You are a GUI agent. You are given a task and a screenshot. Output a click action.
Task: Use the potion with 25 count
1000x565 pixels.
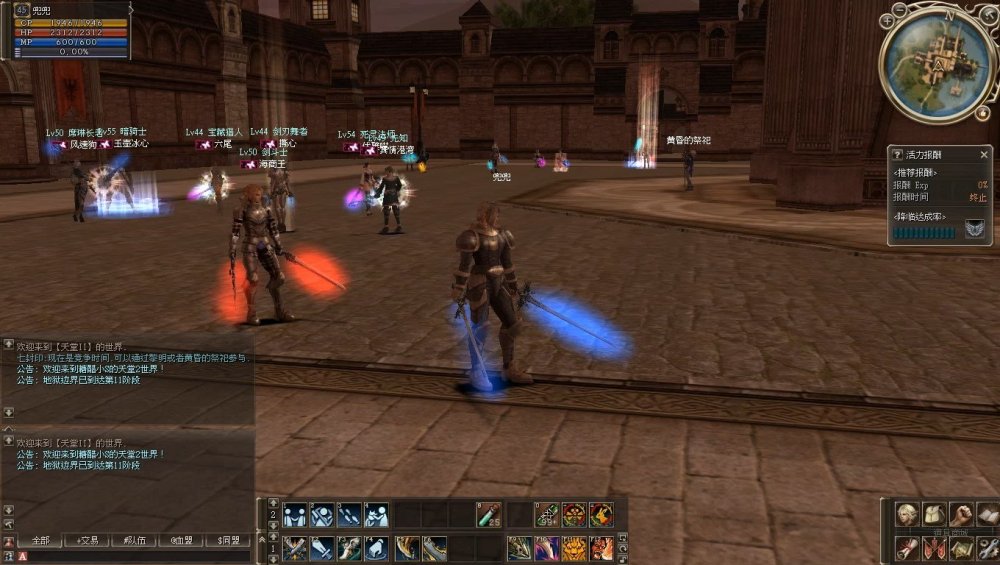coord(488,515)
